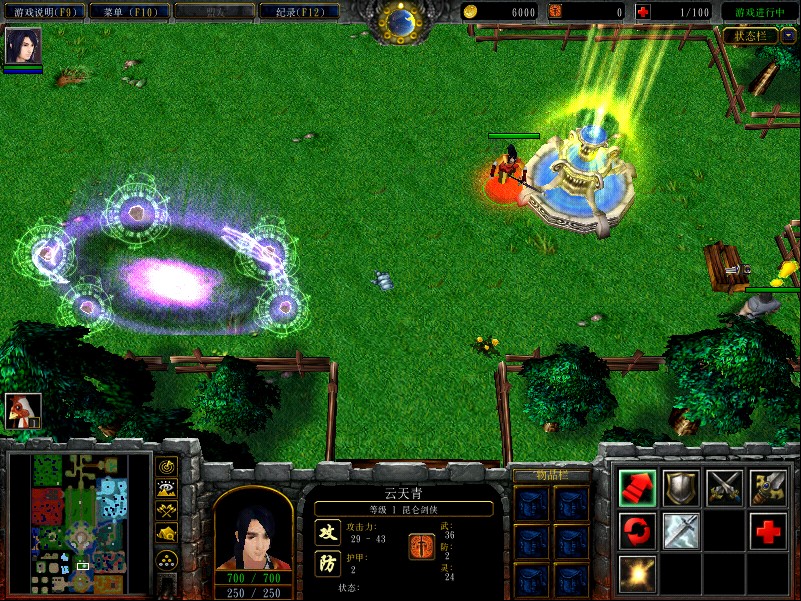Open the formation movement toggle button
Image resolution: width=801 pixels, height=601 pixels.
click(166, 560)
